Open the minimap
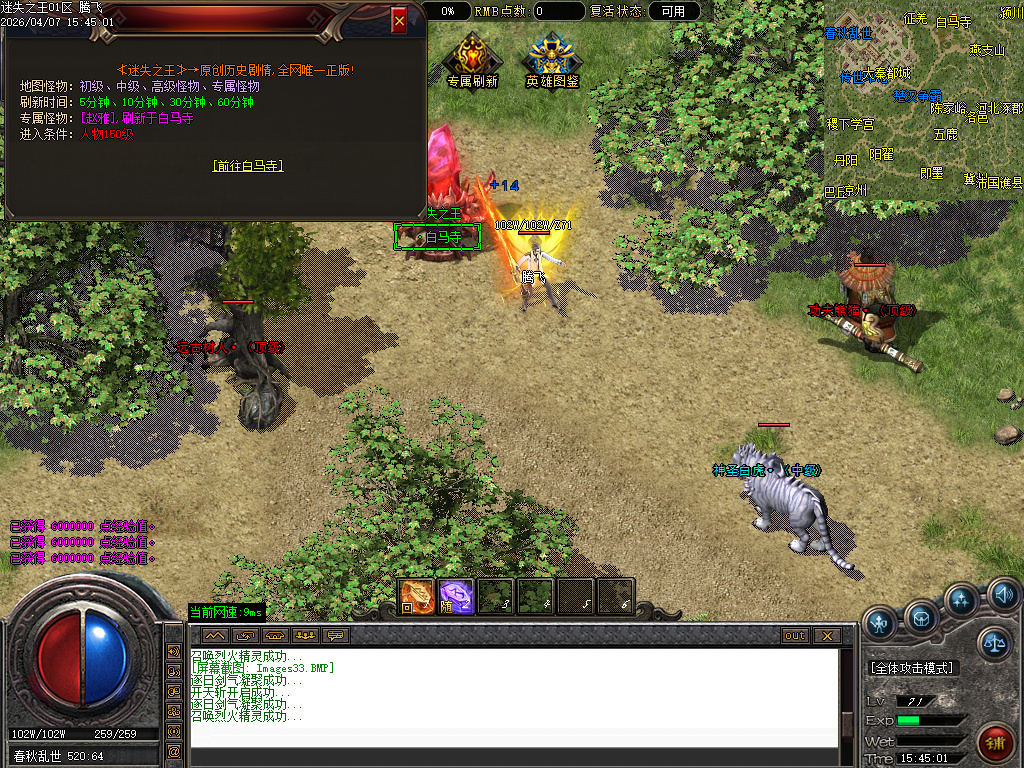Screen dimensions: 1024x768 [923, 100]
